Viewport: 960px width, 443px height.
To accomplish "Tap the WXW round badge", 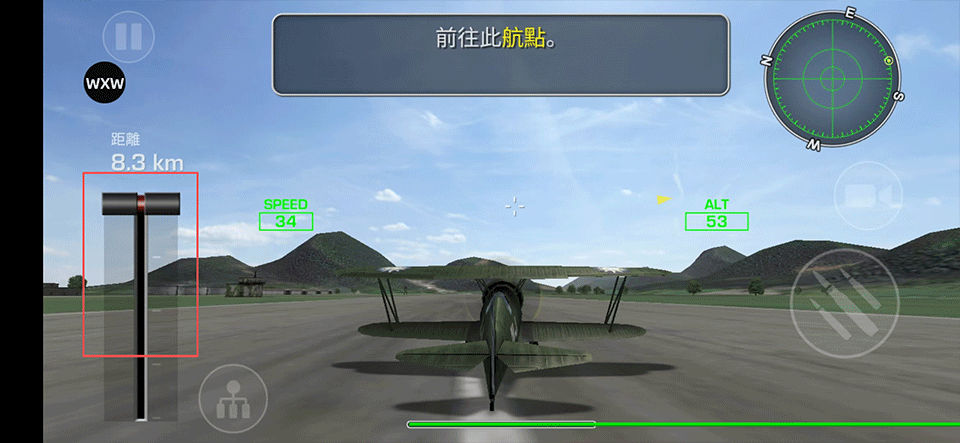I will point(105,83).
